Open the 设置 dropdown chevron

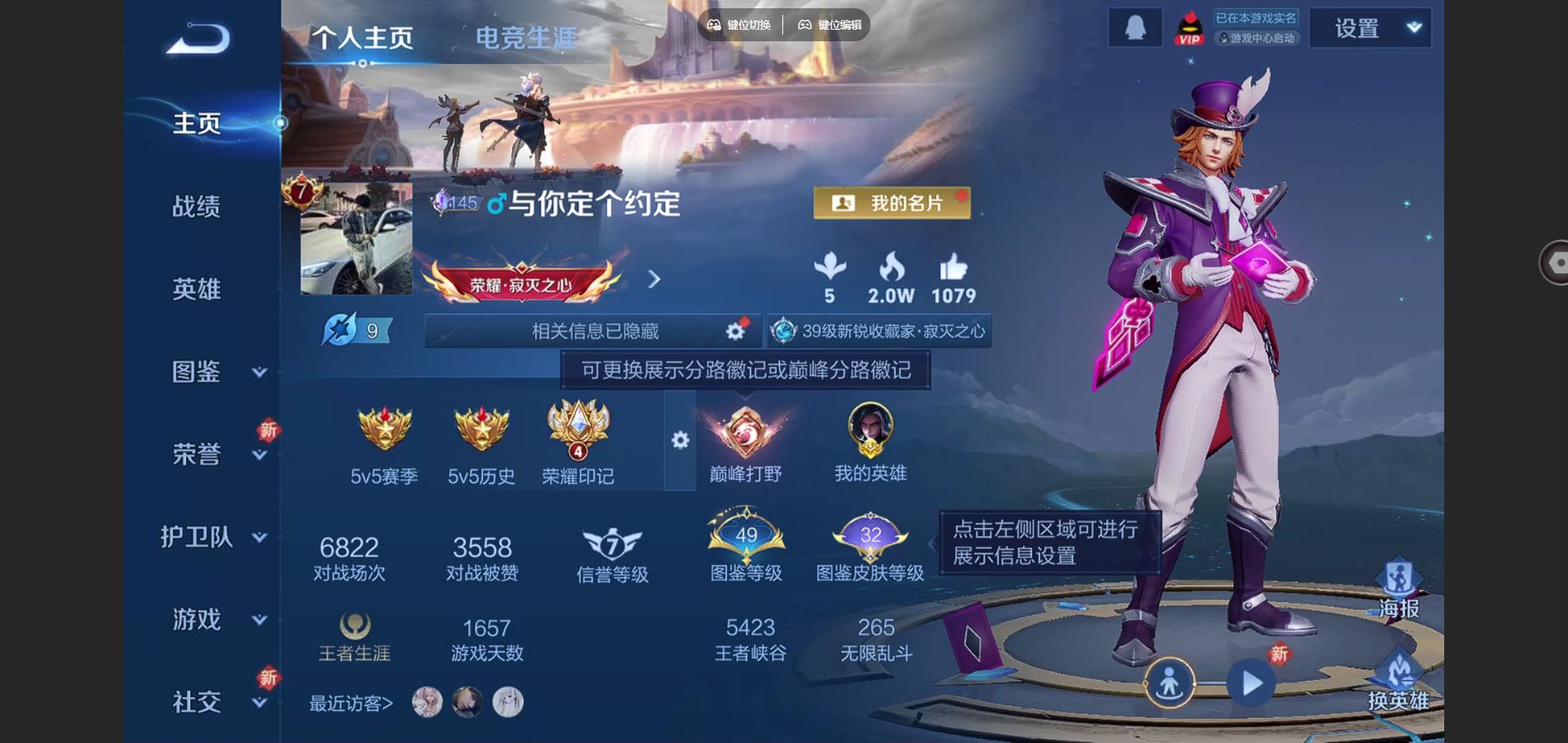click(1412, 26)
